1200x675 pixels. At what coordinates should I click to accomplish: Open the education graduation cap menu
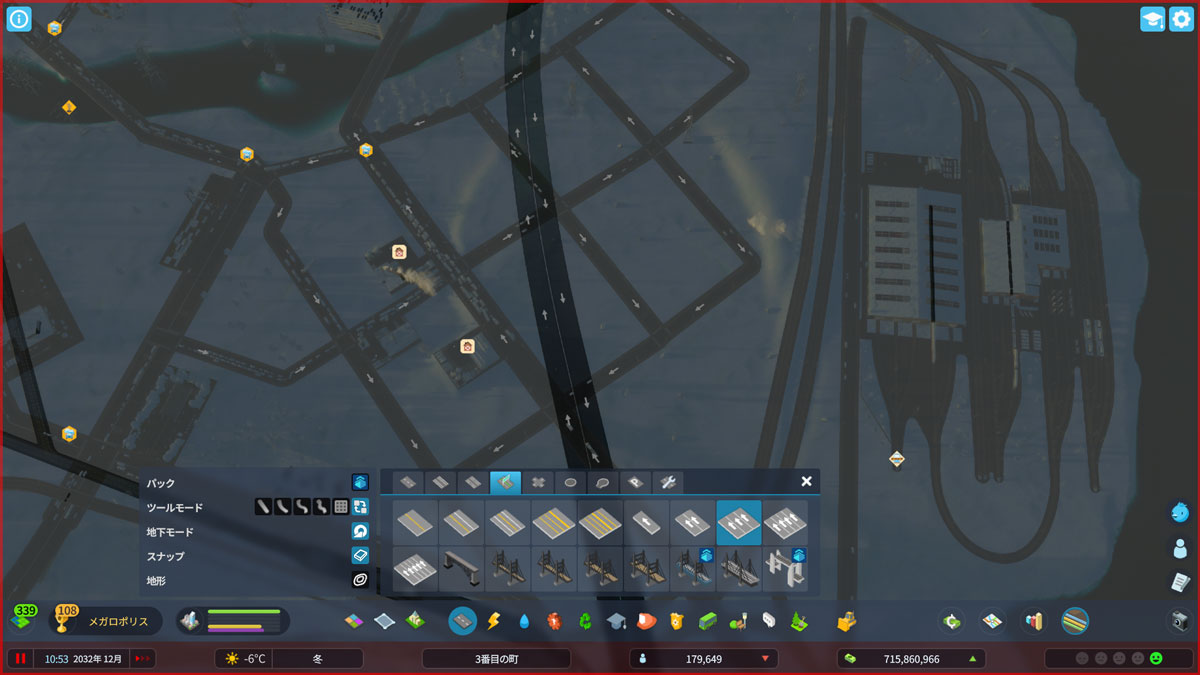pyautogui.click(x=615, y=621)
